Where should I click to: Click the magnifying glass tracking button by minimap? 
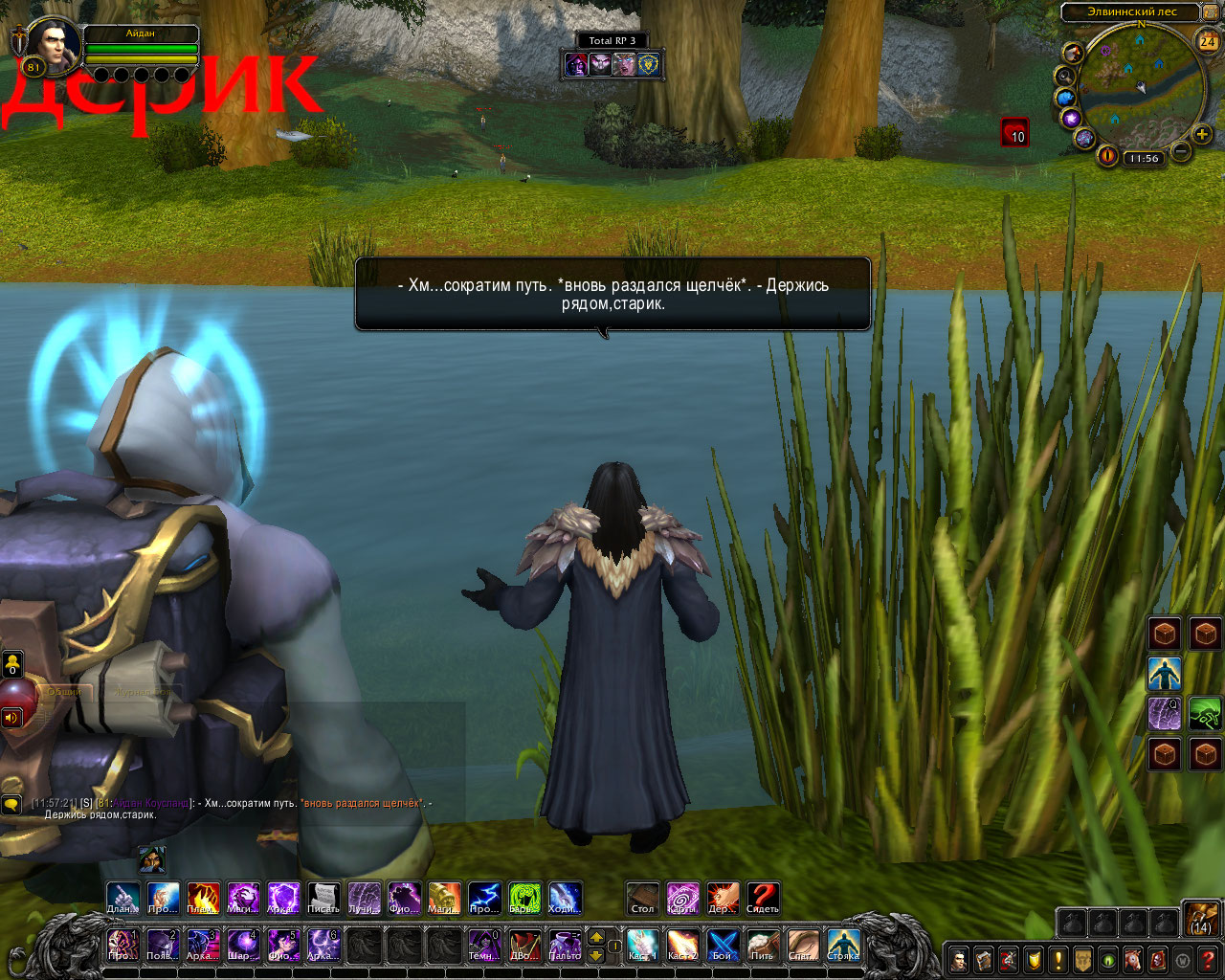pyautogui.click(x=1065, y=76)
